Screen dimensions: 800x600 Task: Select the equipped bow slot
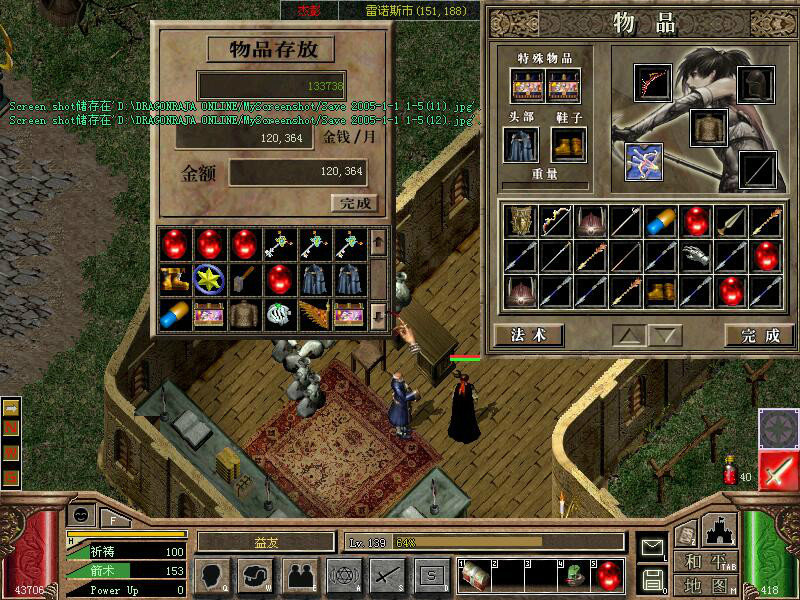(654, 83)
